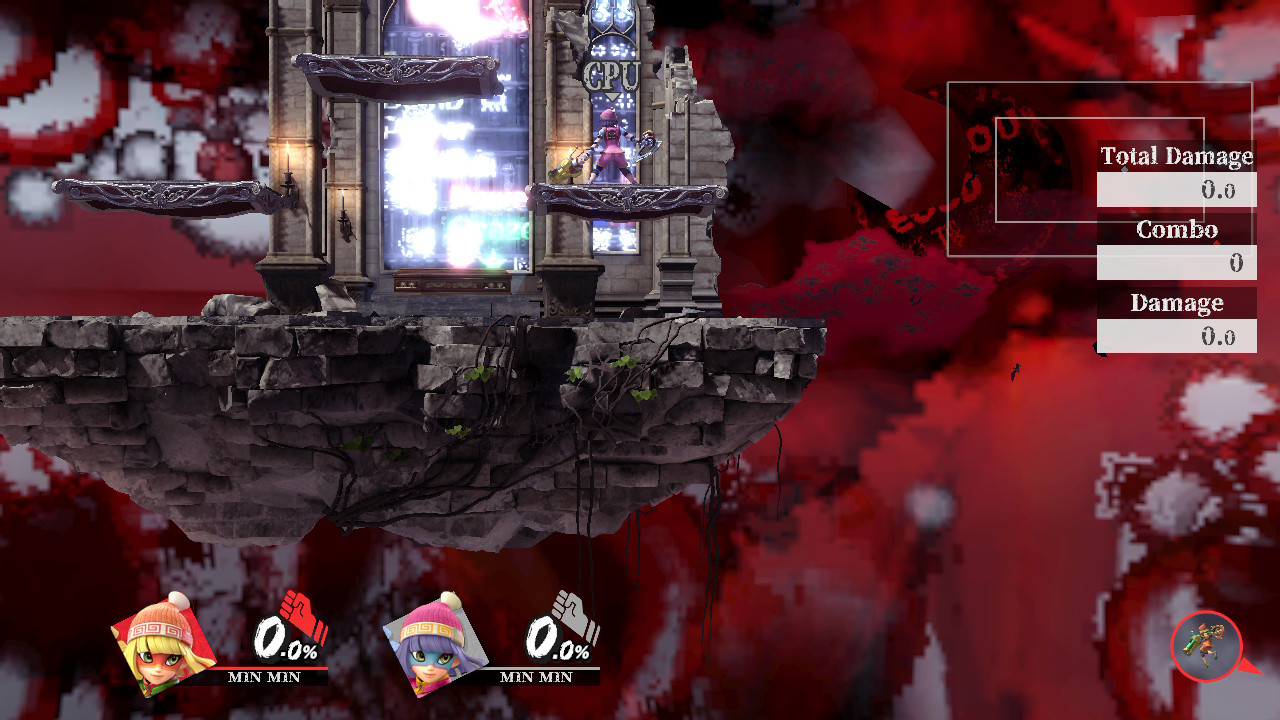
Task: Expand the Combo panel header
Action: (x=1177, y=230)
